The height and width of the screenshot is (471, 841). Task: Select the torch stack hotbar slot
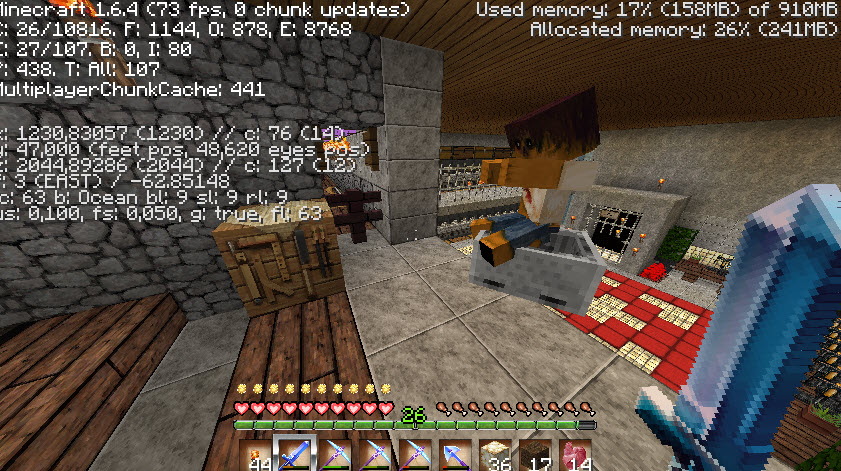click(x=257, y=455)
